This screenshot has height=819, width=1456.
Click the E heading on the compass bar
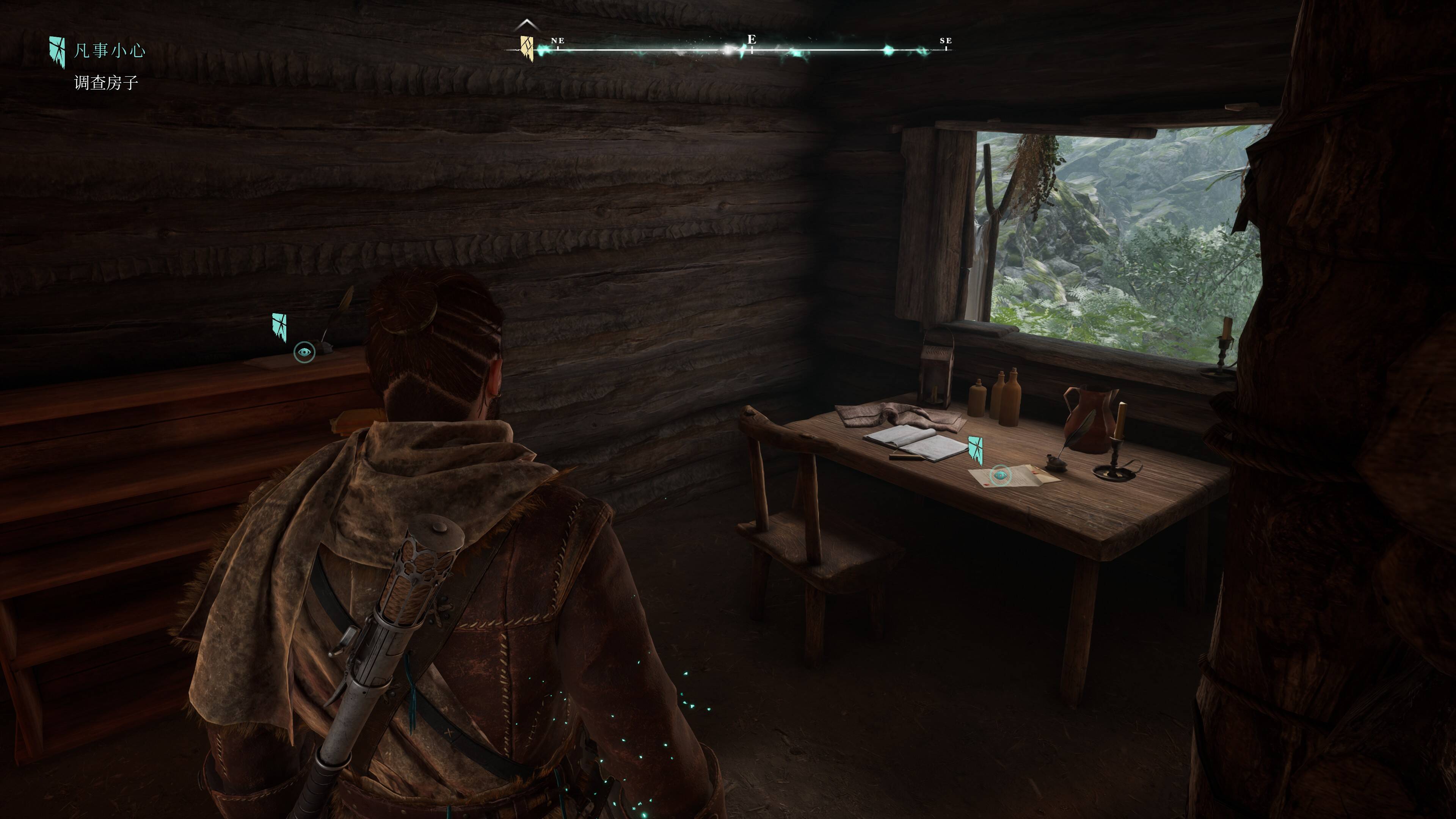click(x=751, y=39)
